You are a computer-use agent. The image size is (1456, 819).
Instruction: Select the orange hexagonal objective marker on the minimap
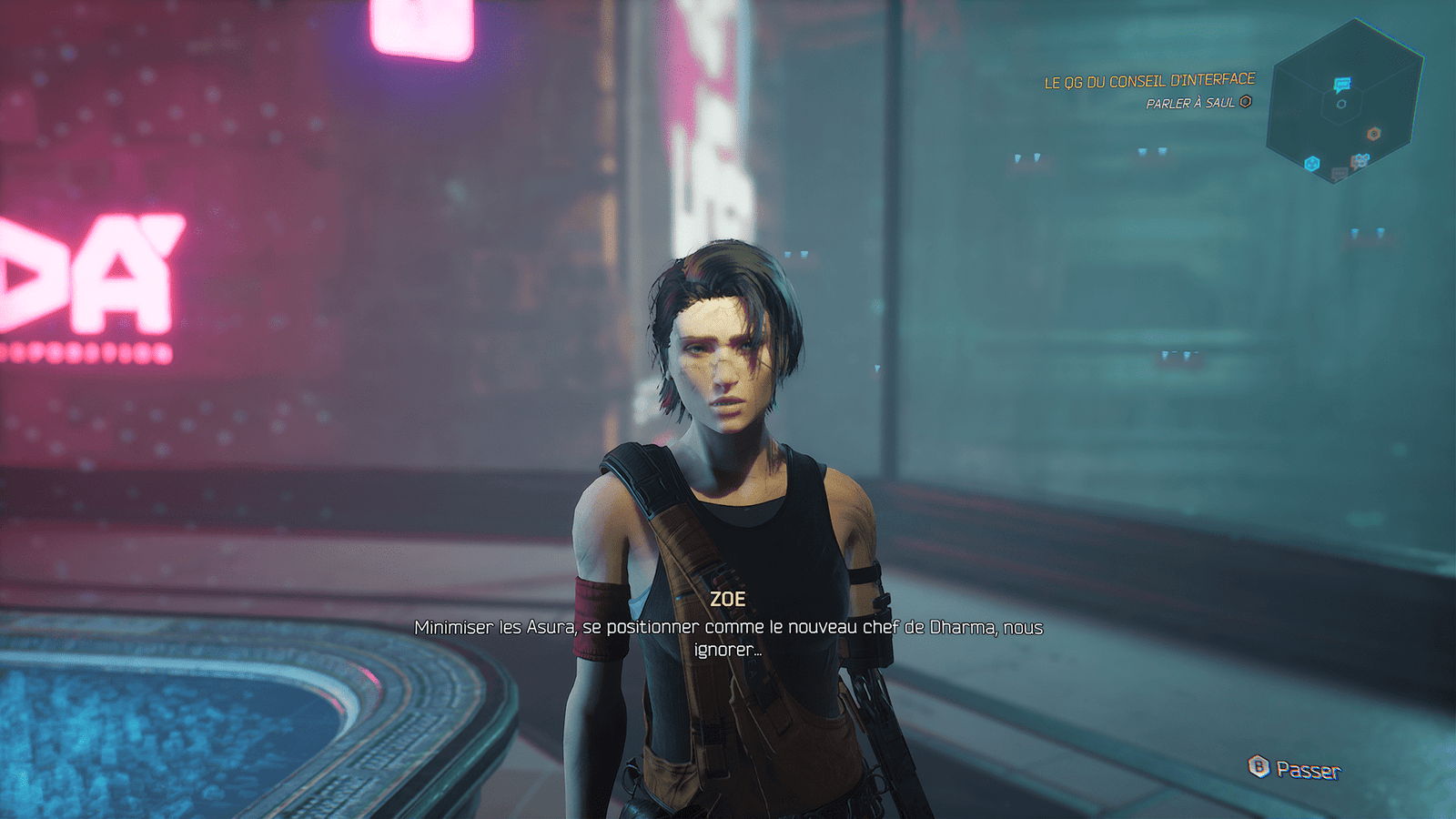click(1373, 134)
